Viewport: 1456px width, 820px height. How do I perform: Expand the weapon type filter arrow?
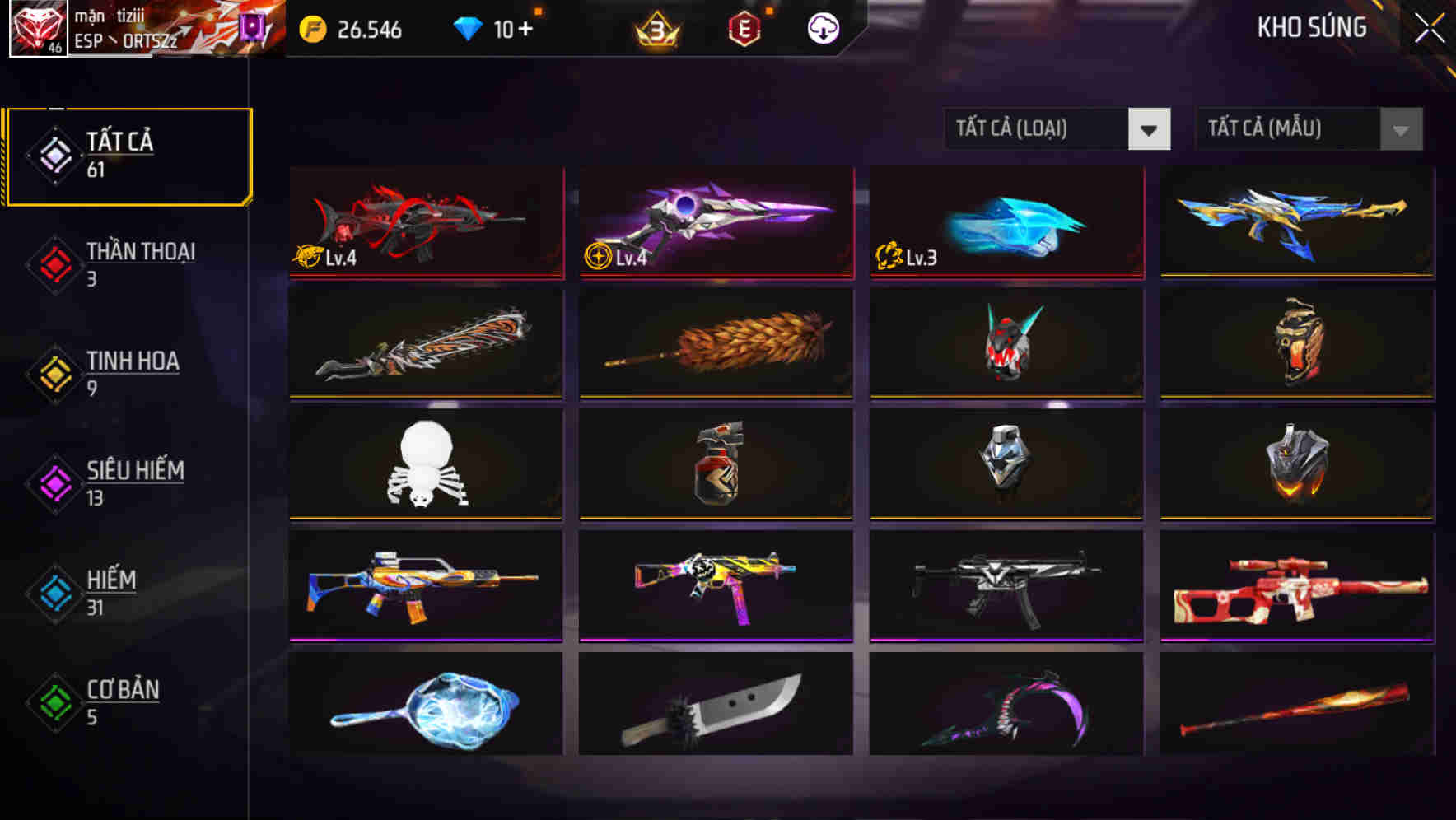click(1150, 129)
